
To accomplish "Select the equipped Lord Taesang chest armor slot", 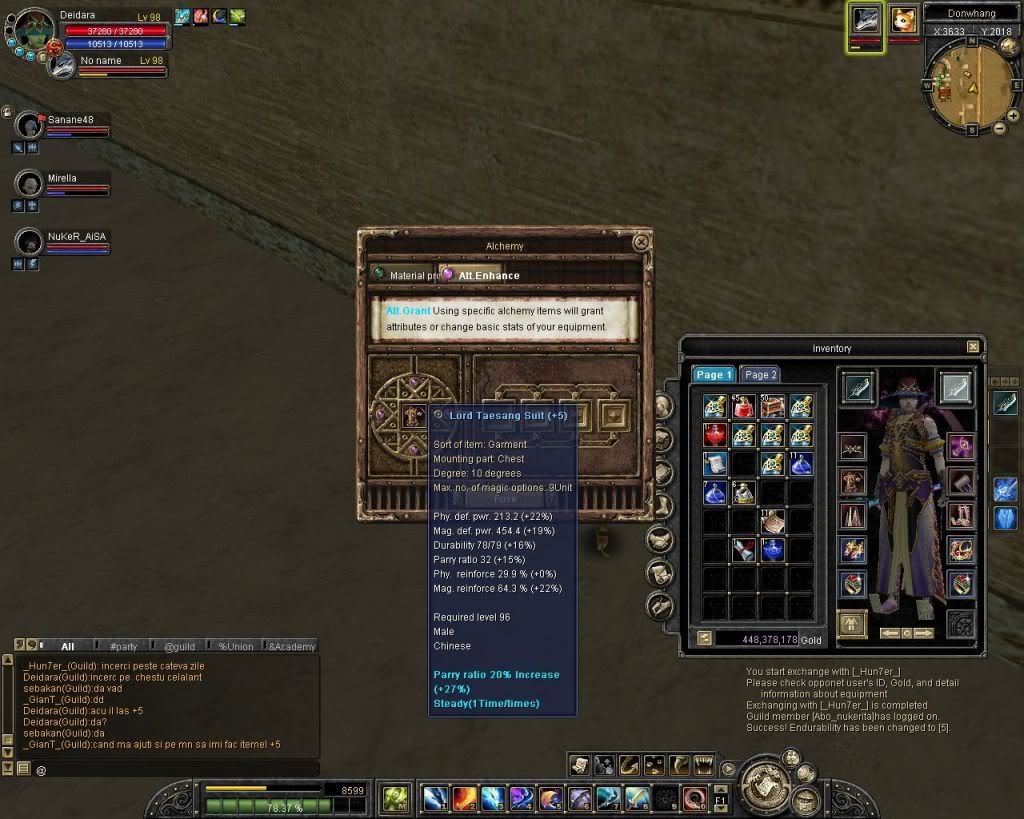I will pyautogui.click(x=852, y=482).
